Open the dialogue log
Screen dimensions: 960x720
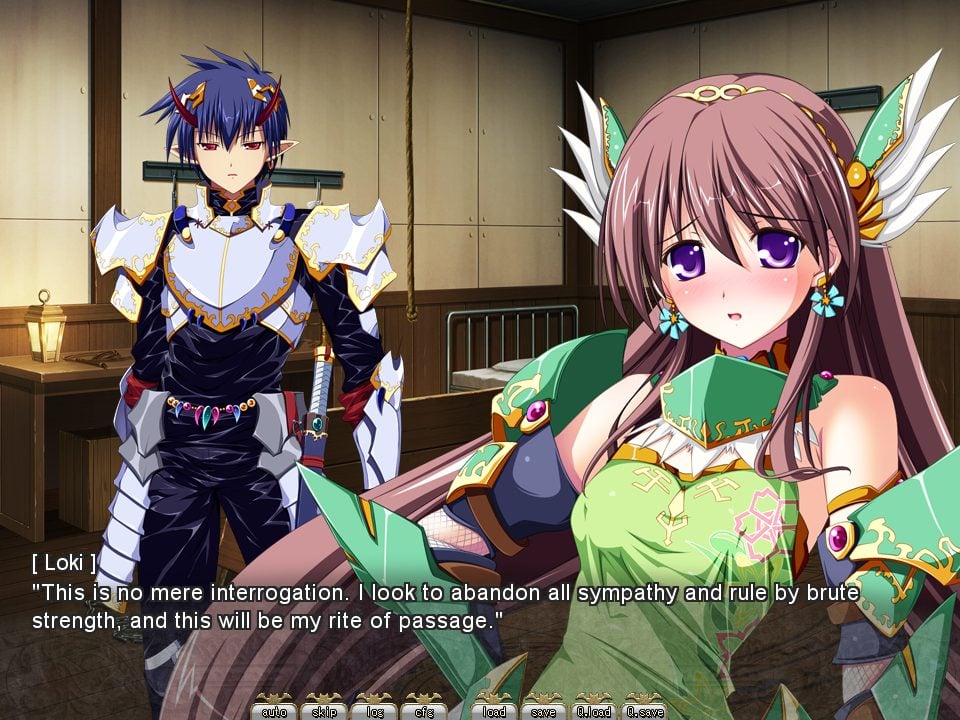pyautogui.click(x=374, y=710)
